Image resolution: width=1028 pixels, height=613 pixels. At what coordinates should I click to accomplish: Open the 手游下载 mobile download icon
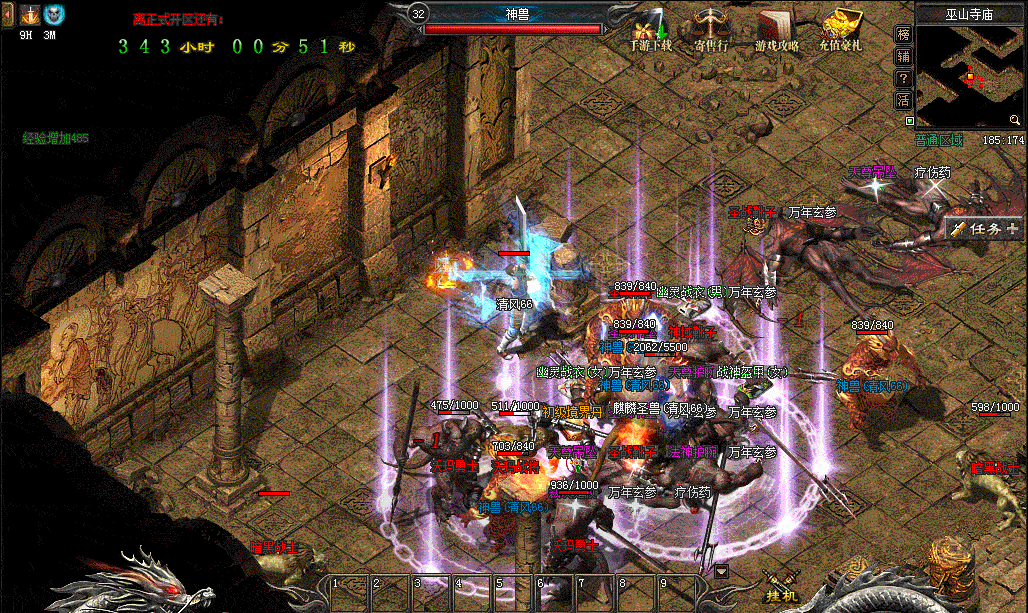647,29
